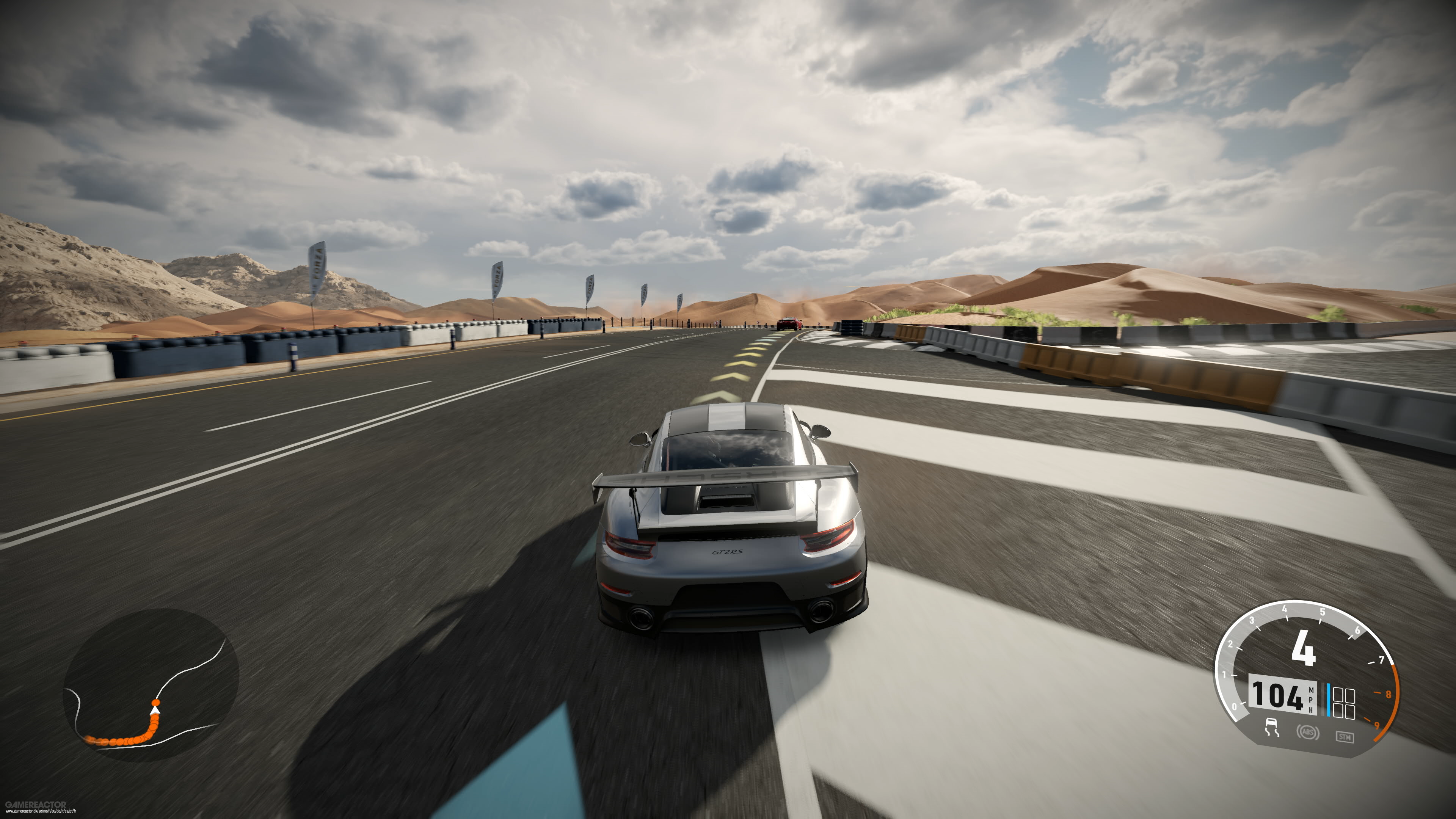The image size is (1456, 819).
Task: Click the STM stability indicator
Action: pyautogui.click(x=1344, y=736)
